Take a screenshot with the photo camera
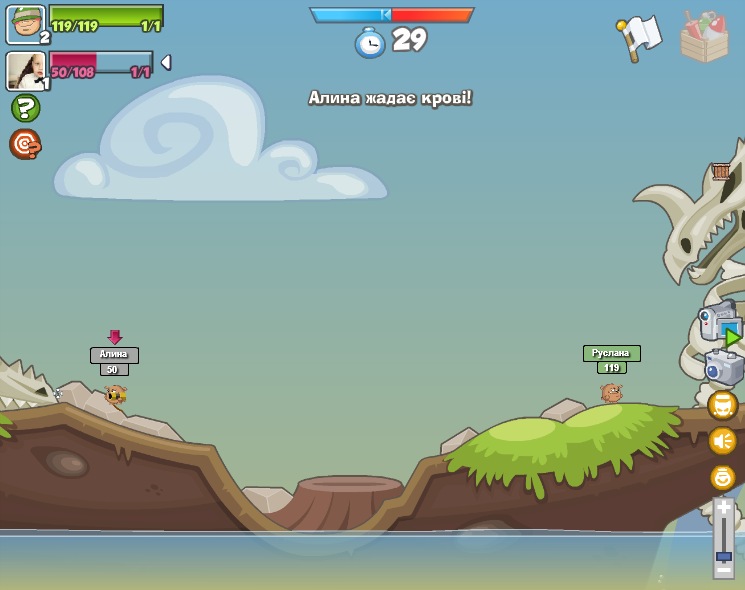The width and height of the screenshot is (745, 590). pyautogui.click(x=723, y=367)
